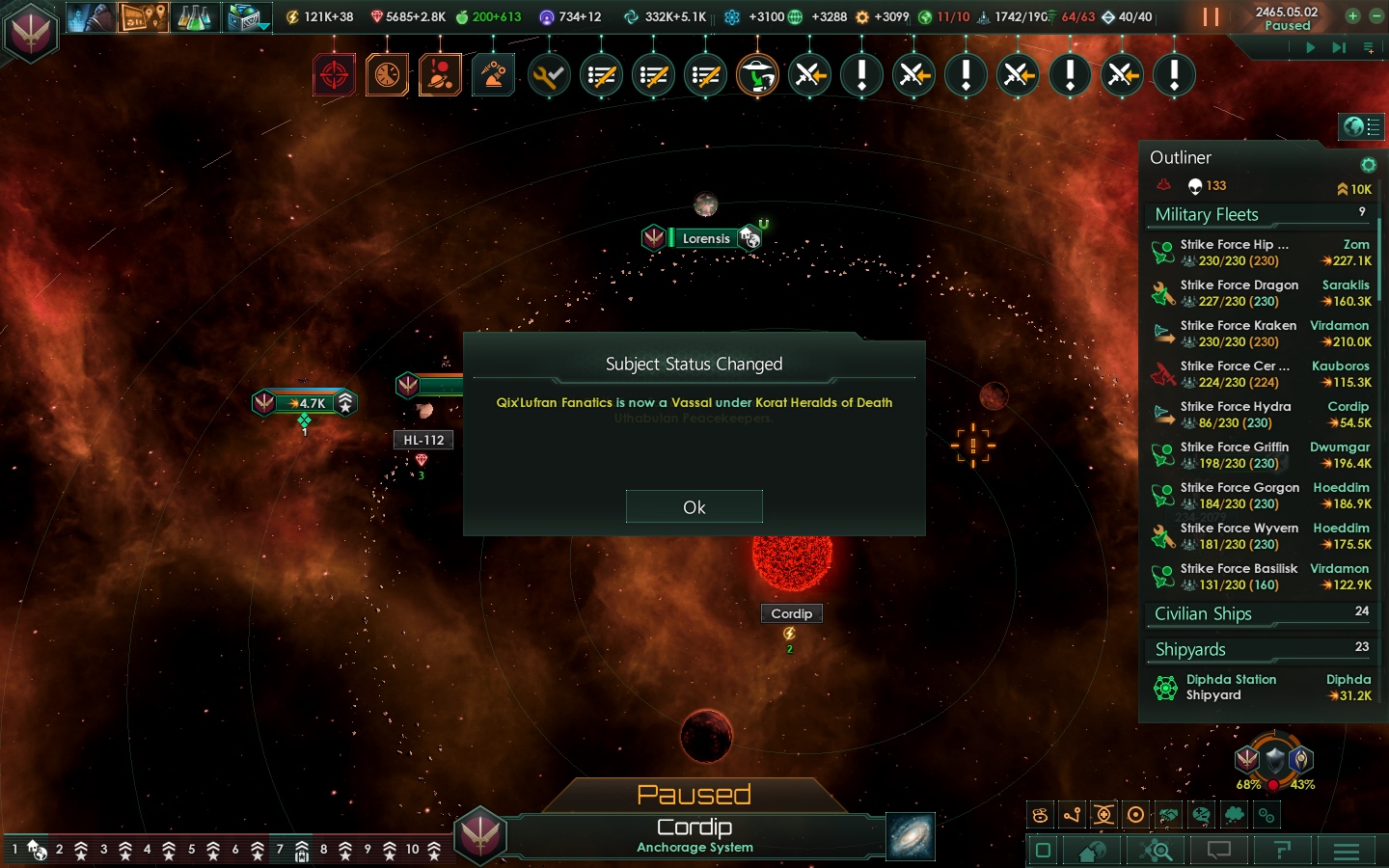Select the opinion map mode icon
Image resolution: width=1389 pixels, height=868 pixels.
click(1201, 815)
